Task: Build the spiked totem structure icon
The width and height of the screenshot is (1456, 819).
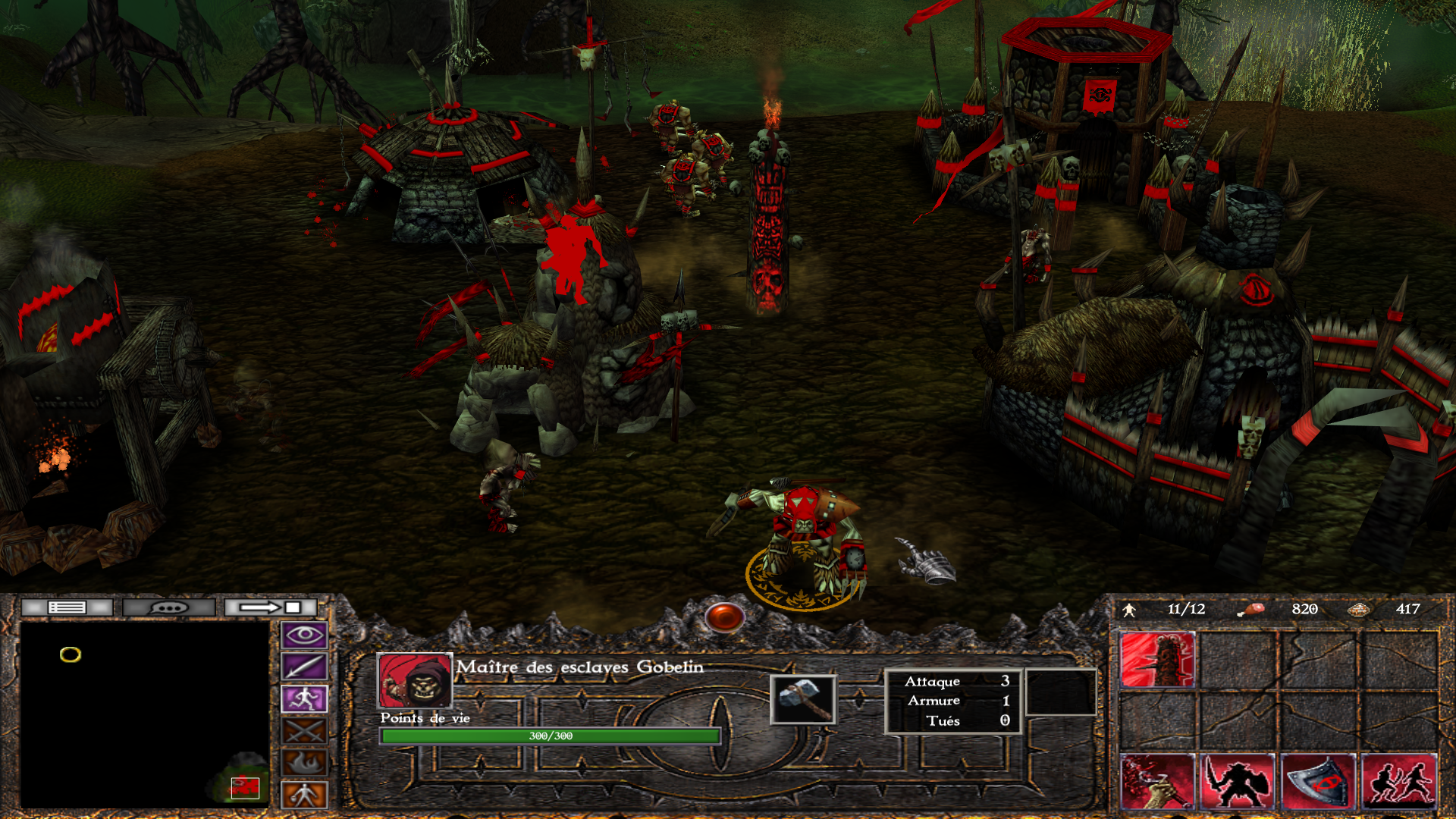Action: (1157, 661)
